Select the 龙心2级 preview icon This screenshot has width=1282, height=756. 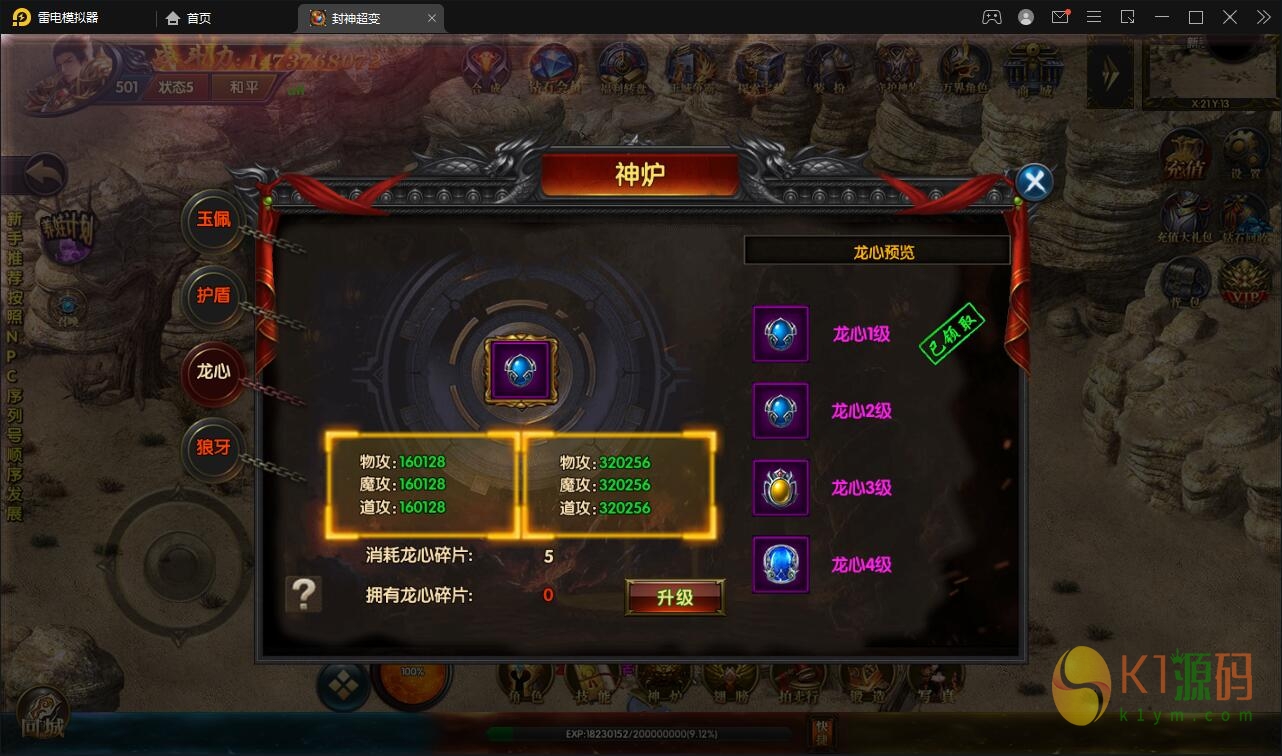[x=780, y=410]
